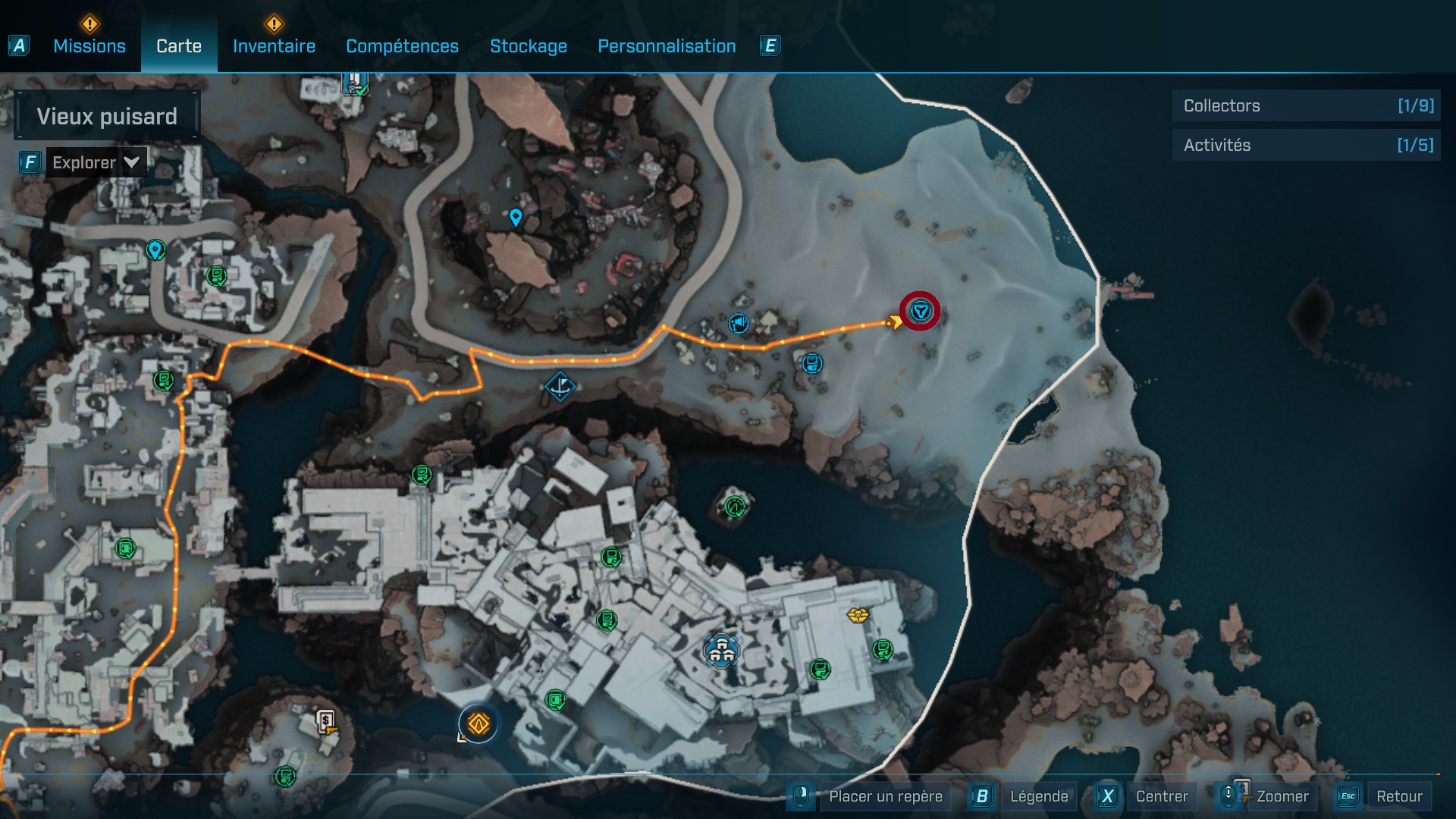This screenshot has width=1456, height=819.
Task: Show the Activités progress list
Action: [1306, 146]
